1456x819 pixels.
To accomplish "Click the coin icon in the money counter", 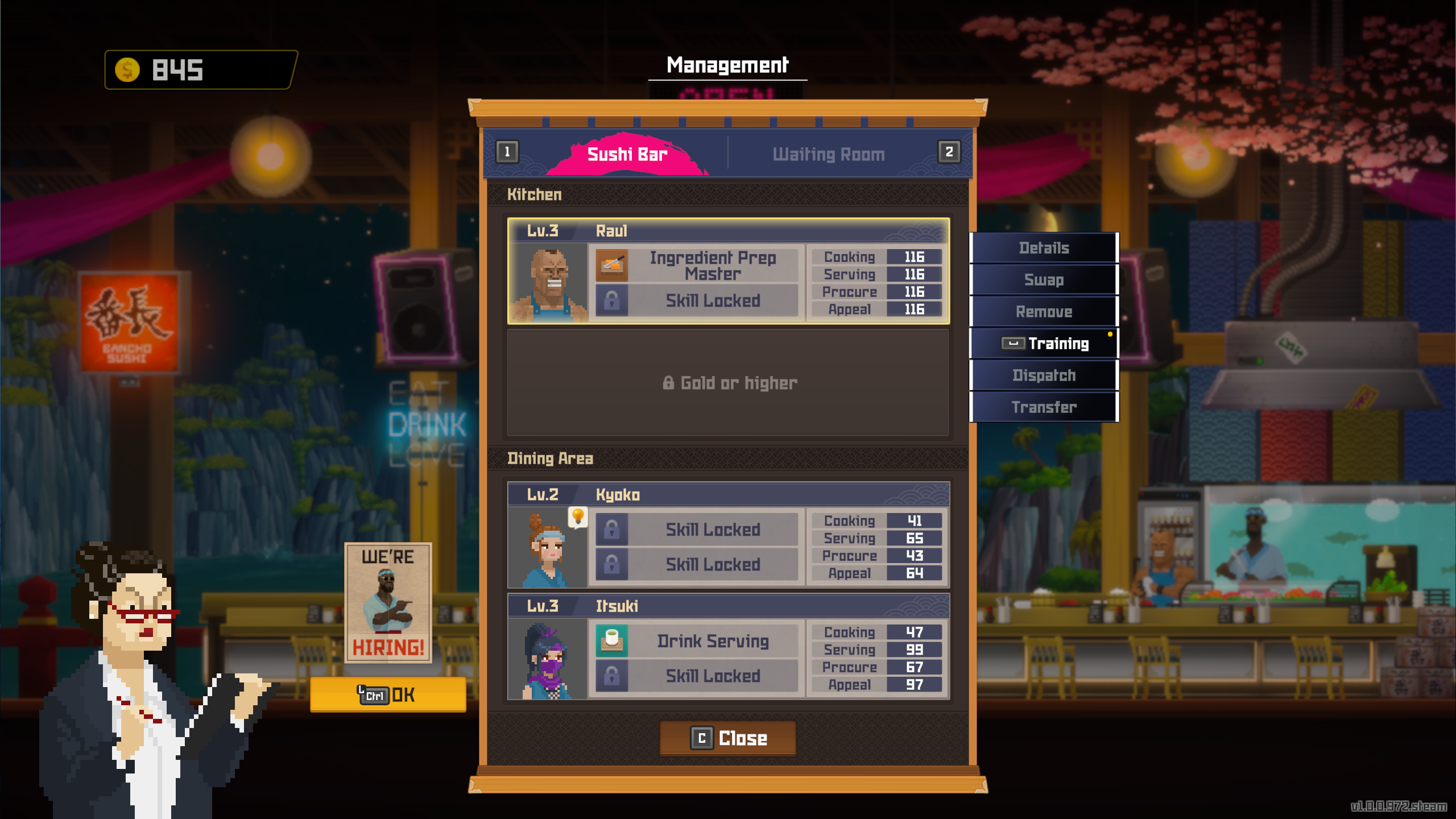I will click(127, 69).
